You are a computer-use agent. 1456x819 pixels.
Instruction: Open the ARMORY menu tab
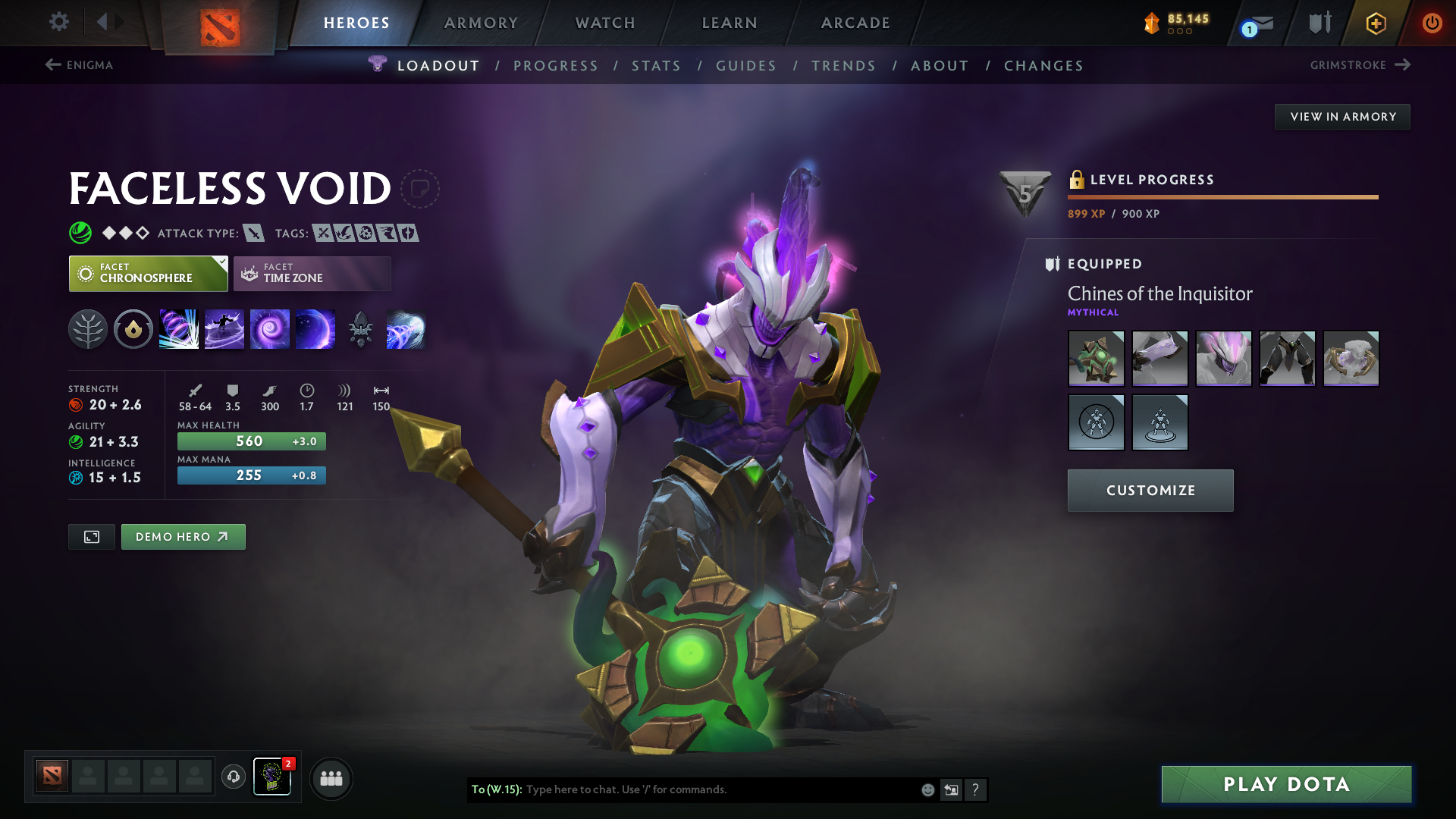click(481, 23)
